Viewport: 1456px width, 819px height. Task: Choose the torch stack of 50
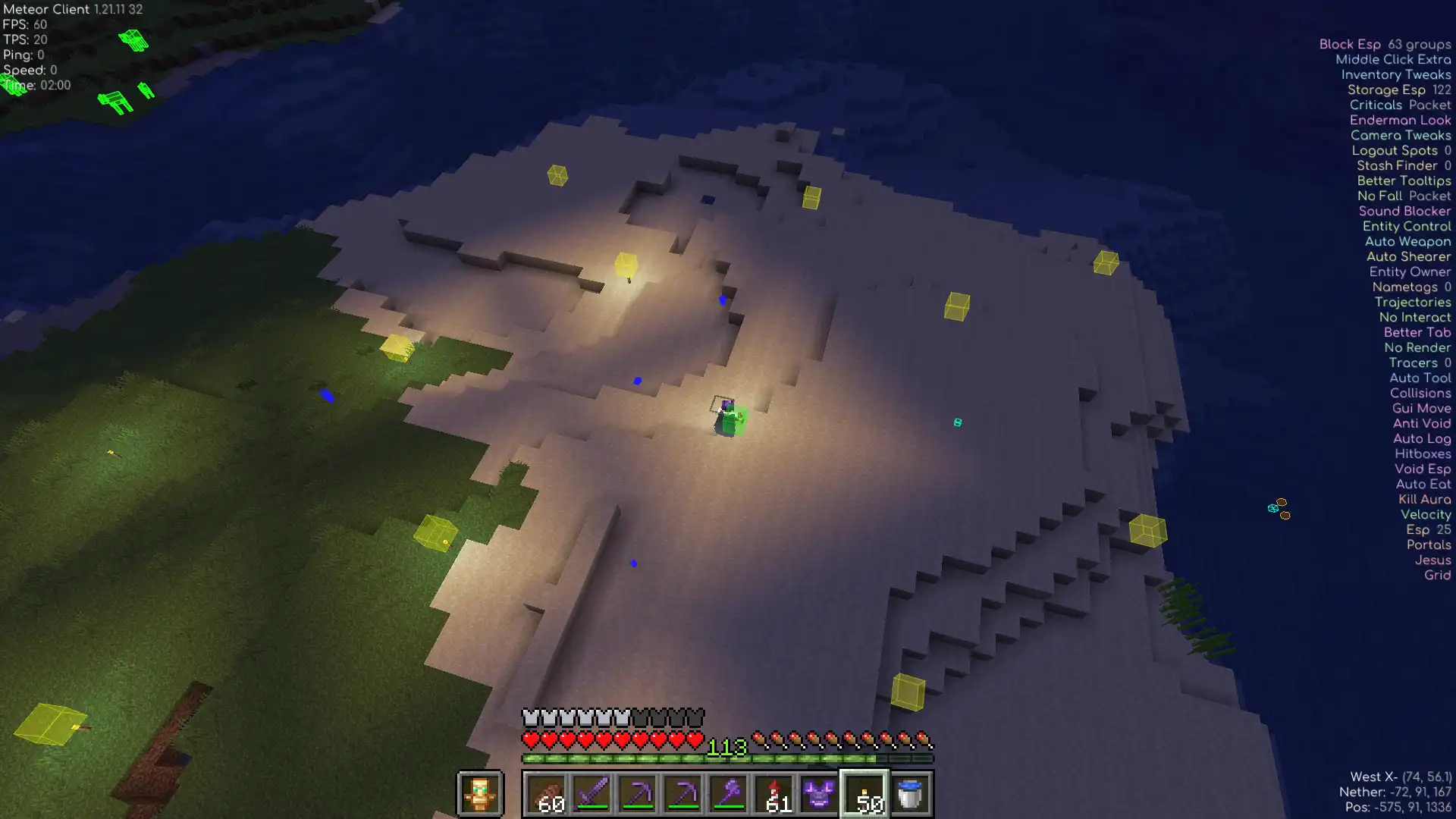[x=864, y=794]
